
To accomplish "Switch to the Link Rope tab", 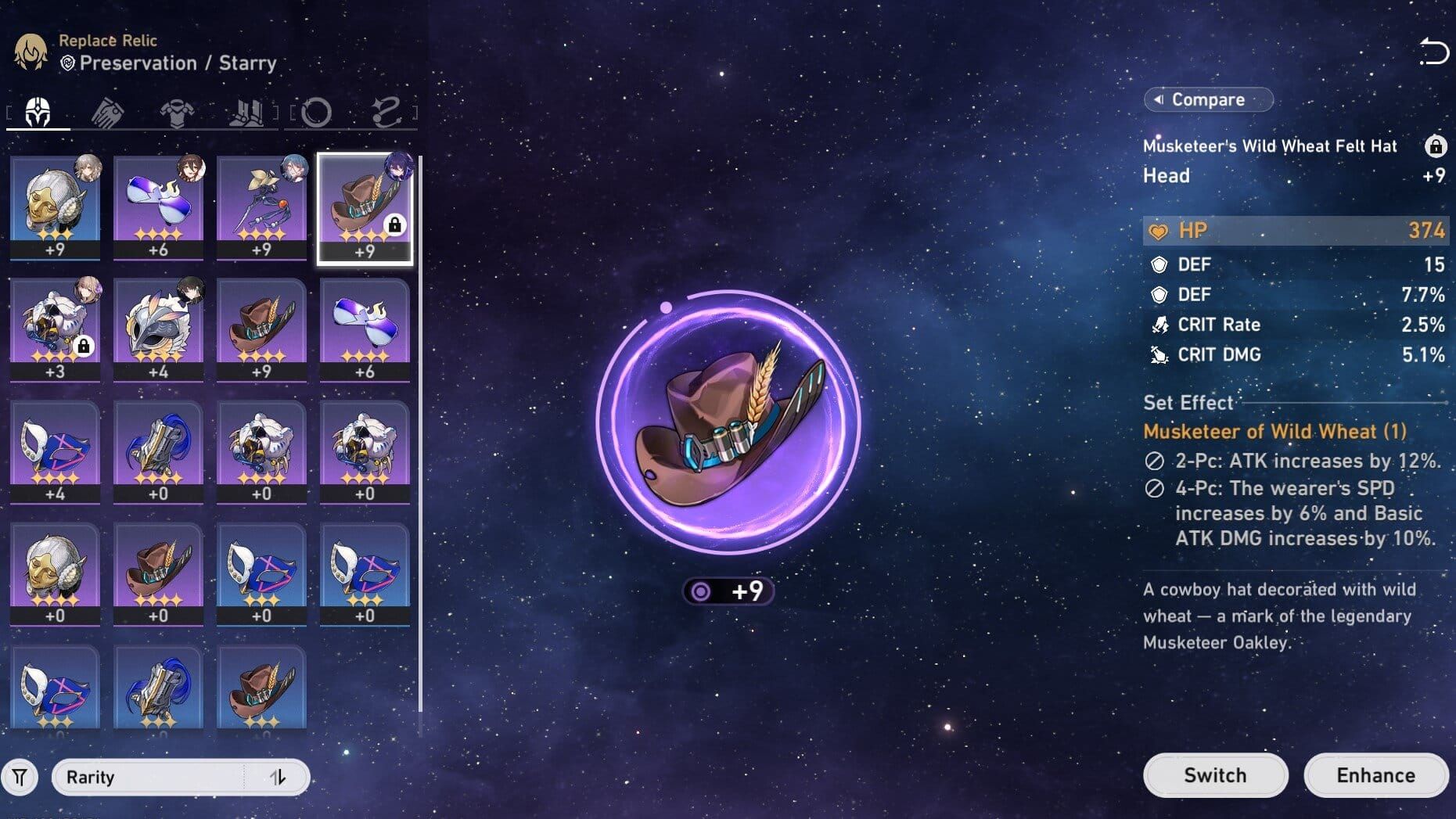I will [386, 113].
